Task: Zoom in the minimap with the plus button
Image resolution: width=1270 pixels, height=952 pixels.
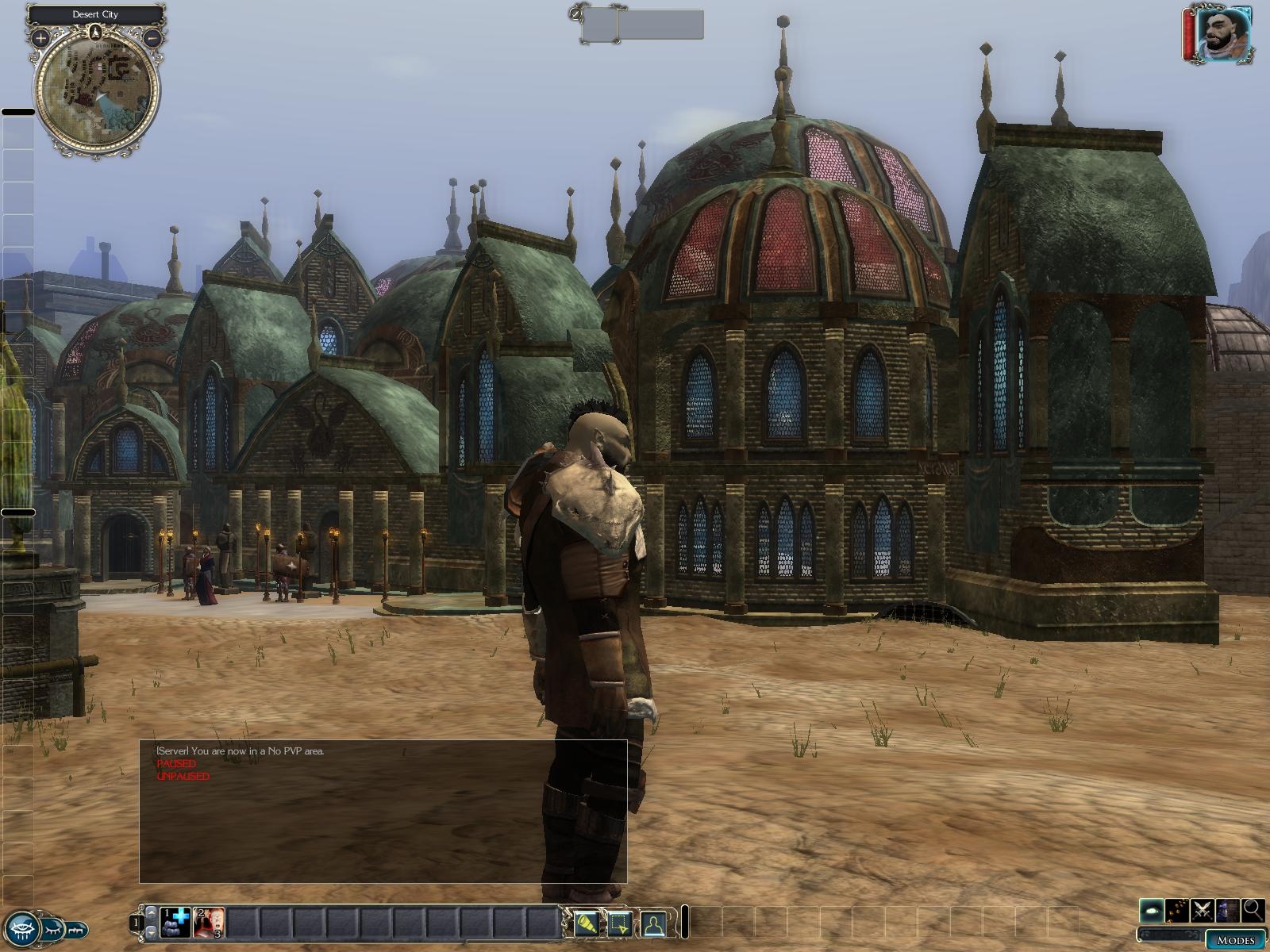Action: (40, 36)
